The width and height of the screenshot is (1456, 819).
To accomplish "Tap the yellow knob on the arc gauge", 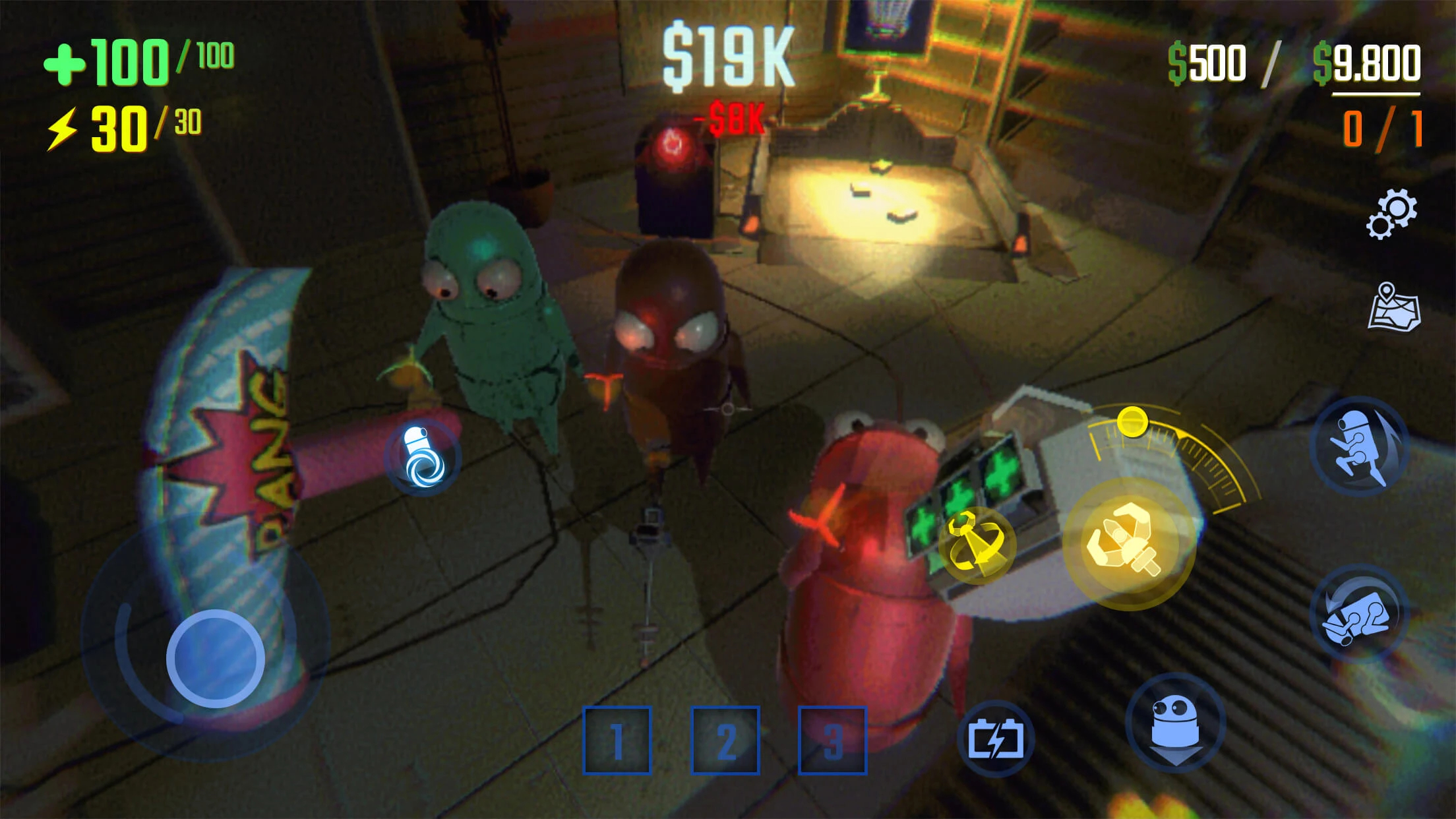I will coord(1132,421).
